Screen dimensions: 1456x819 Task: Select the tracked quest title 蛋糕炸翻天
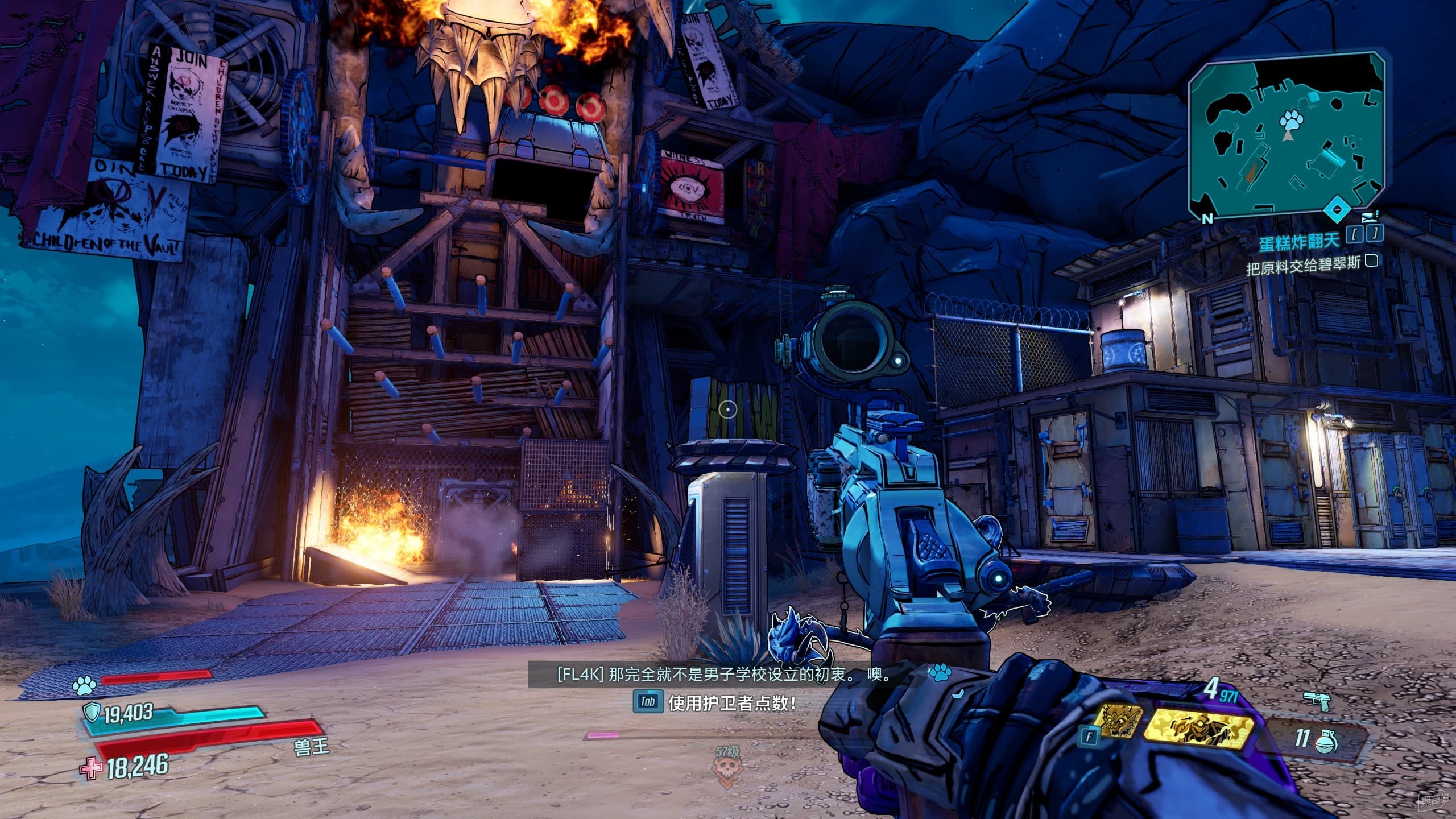coord(1302,241)
